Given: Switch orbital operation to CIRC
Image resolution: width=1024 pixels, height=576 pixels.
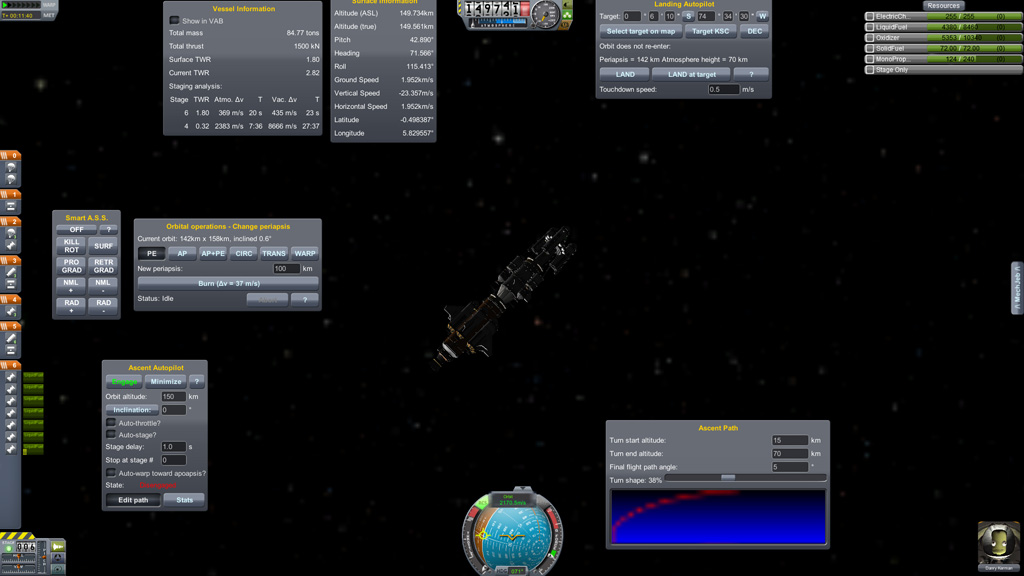Looking at the screenshot, I should pyautogui.click(x=243, y=254).
